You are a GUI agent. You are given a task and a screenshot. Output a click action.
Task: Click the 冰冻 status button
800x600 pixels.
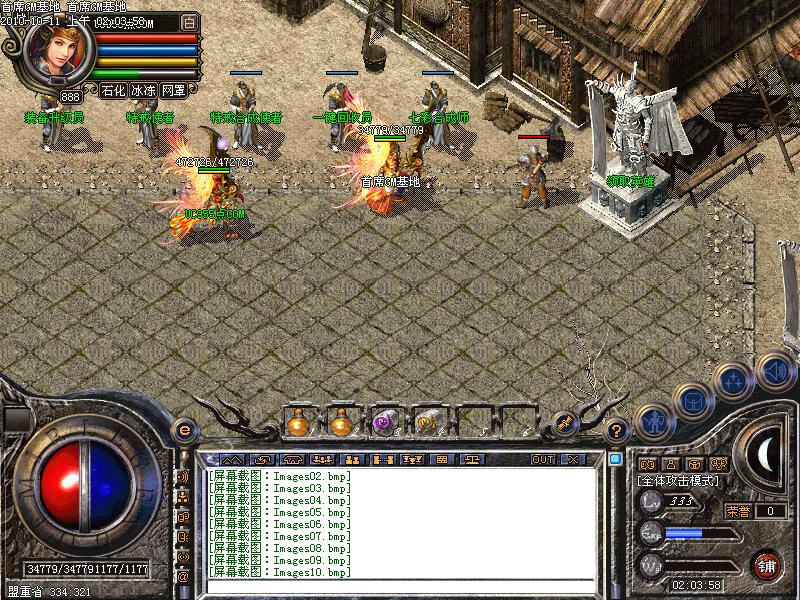[143, 90]
